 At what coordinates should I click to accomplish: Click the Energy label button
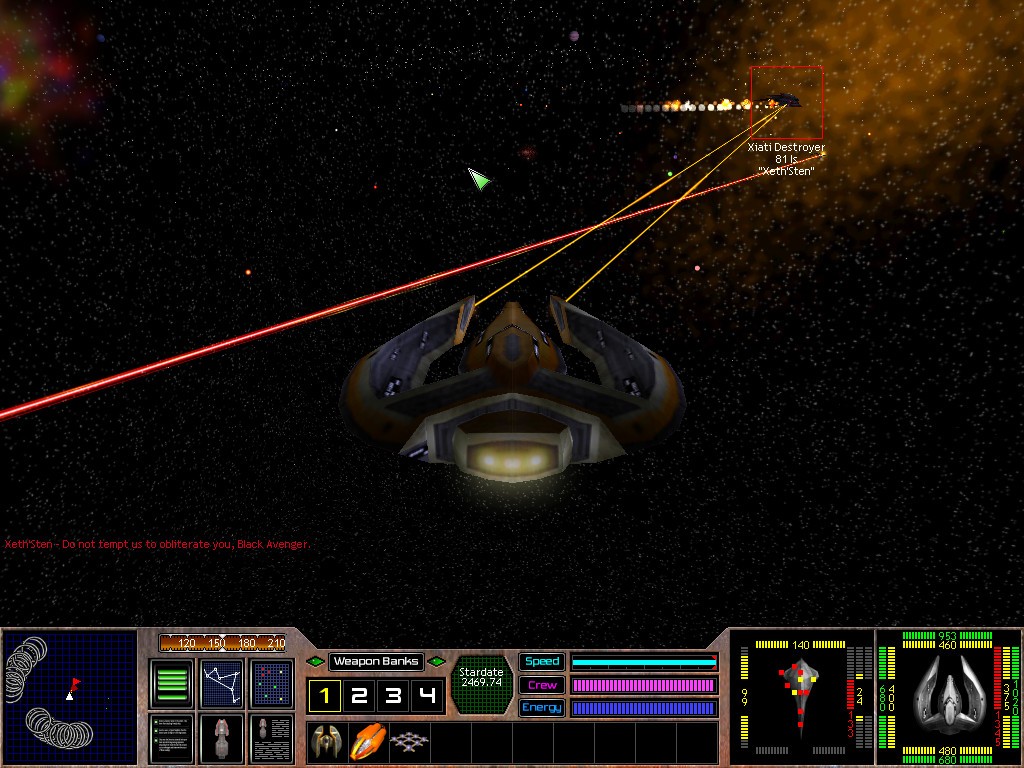(x=542, y=708)
